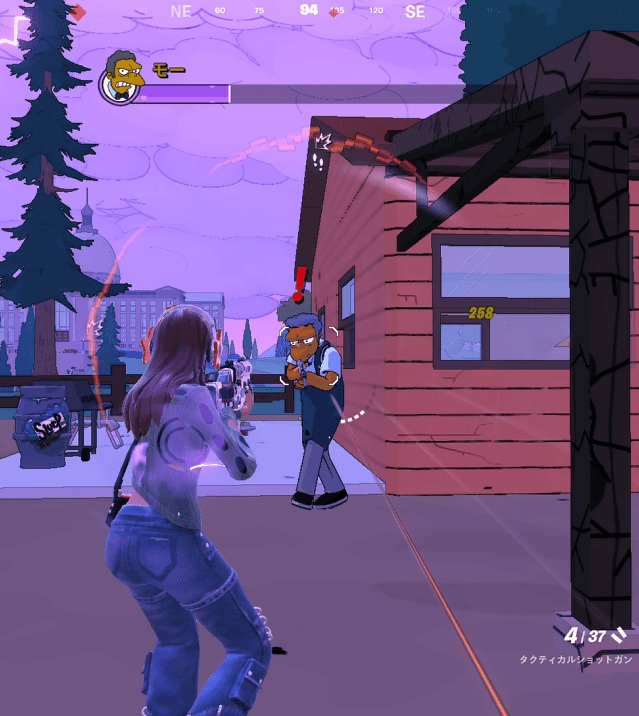Screen dimensions: 639x716
Task: Click the shotgun shell ammo icon
Action: click(619, 634)
